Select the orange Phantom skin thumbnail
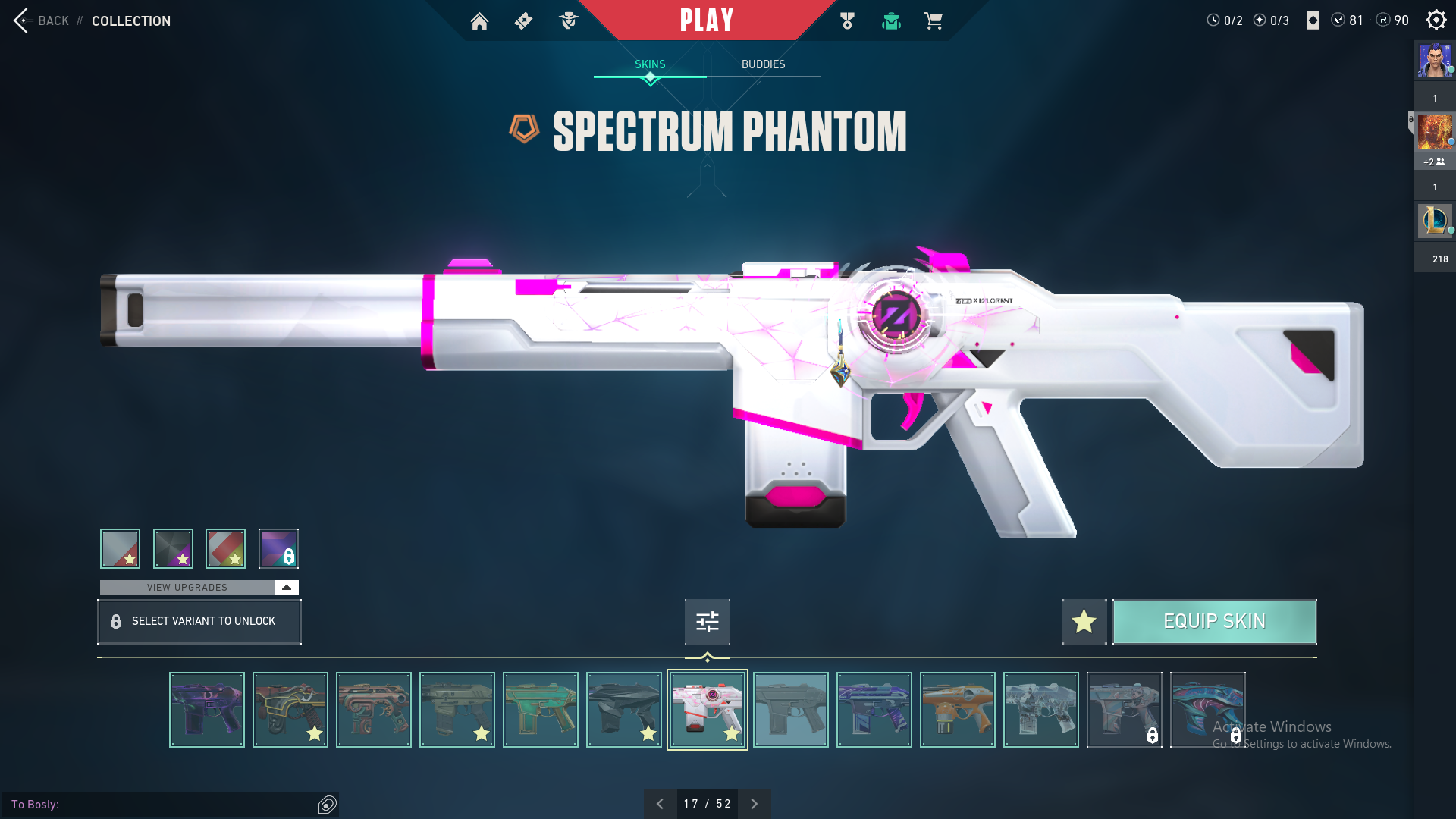Image resolution: width=1456 pixels, height=819 pixels. (957, 710)
